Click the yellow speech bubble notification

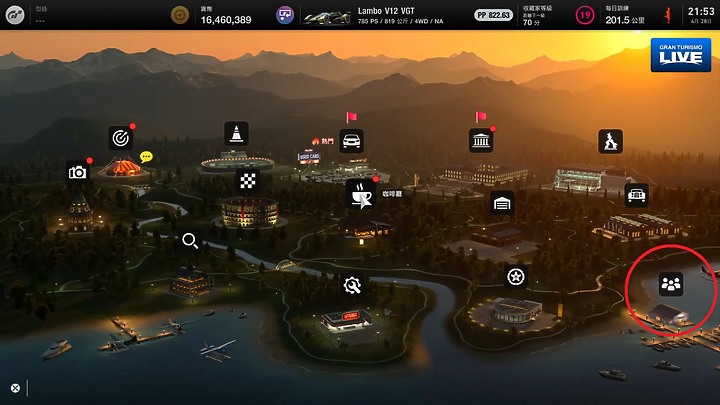pos(146,157)
